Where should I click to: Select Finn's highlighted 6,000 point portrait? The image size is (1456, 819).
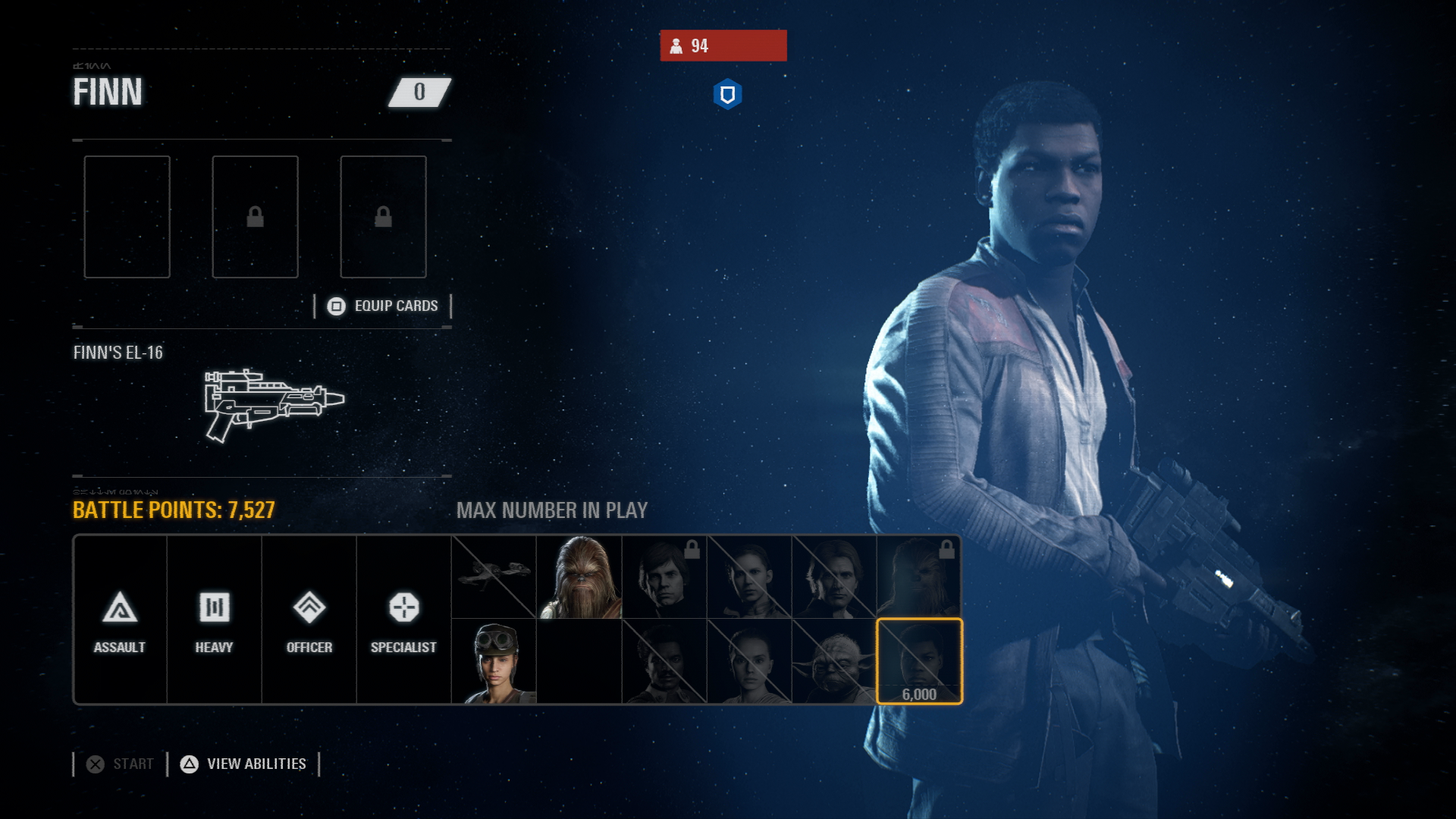[x=920, y=660]
